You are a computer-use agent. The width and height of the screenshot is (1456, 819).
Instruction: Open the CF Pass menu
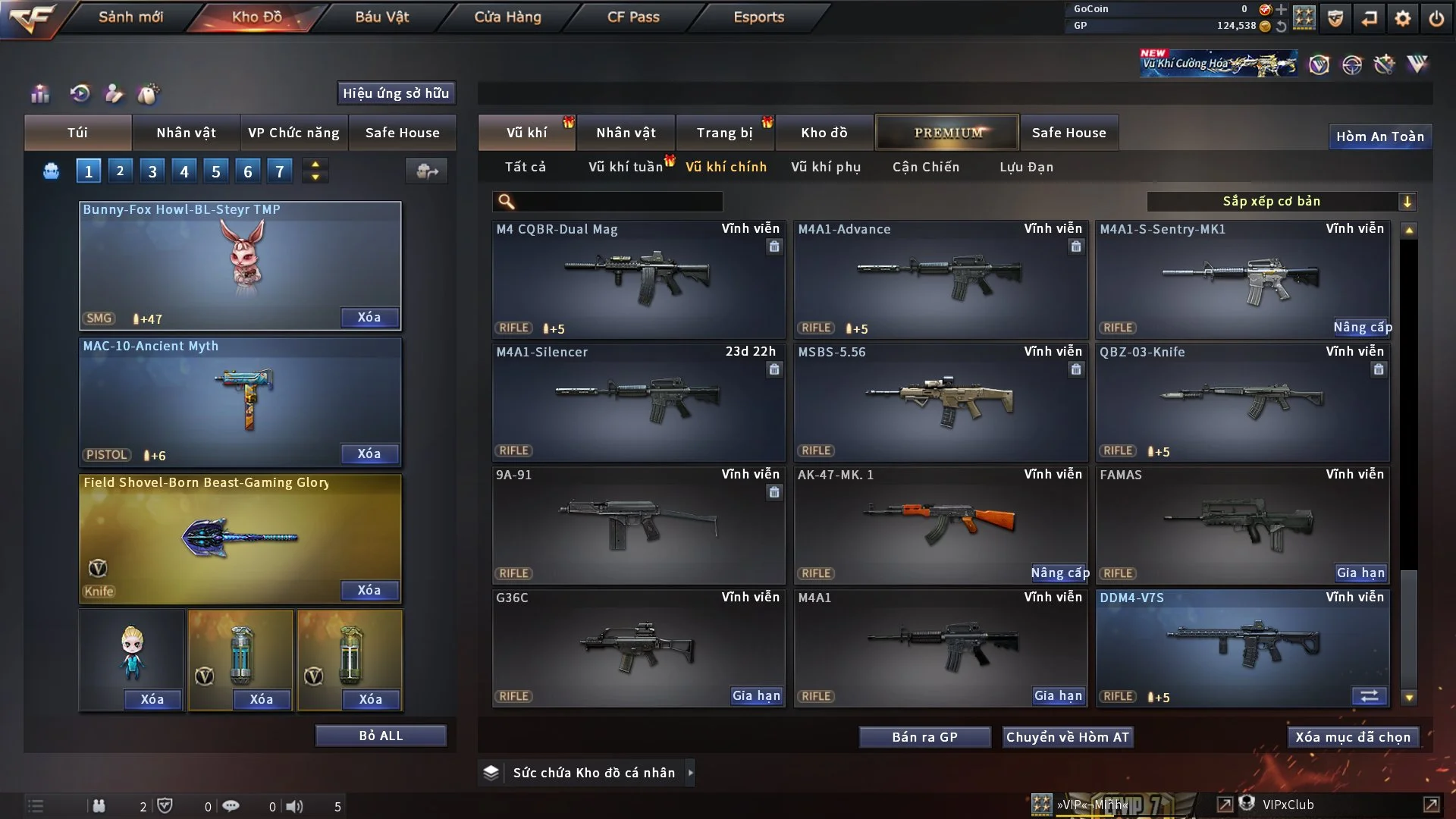tap(633, 17)
